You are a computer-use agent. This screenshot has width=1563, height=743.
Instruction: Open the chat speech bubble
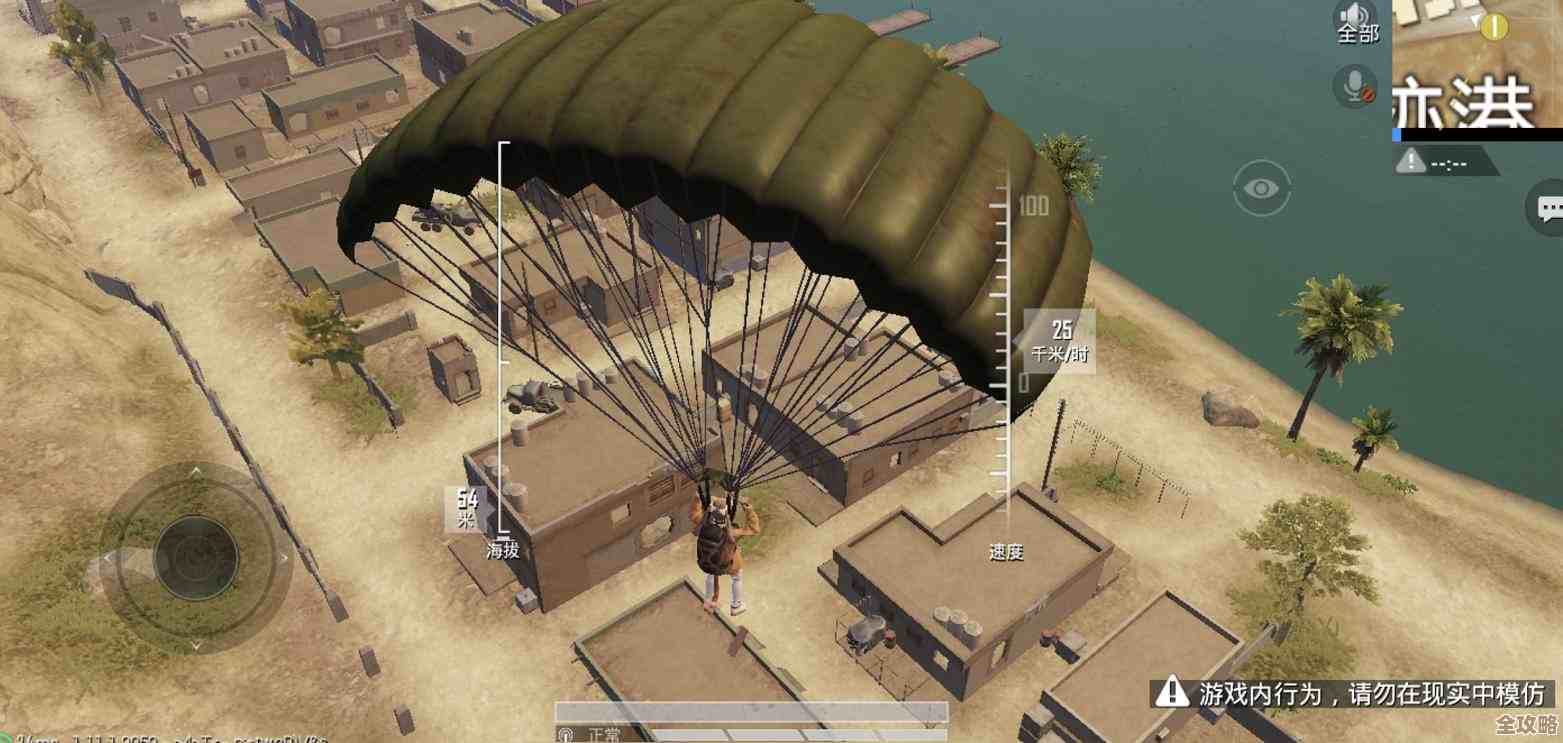click(1548, 208)
